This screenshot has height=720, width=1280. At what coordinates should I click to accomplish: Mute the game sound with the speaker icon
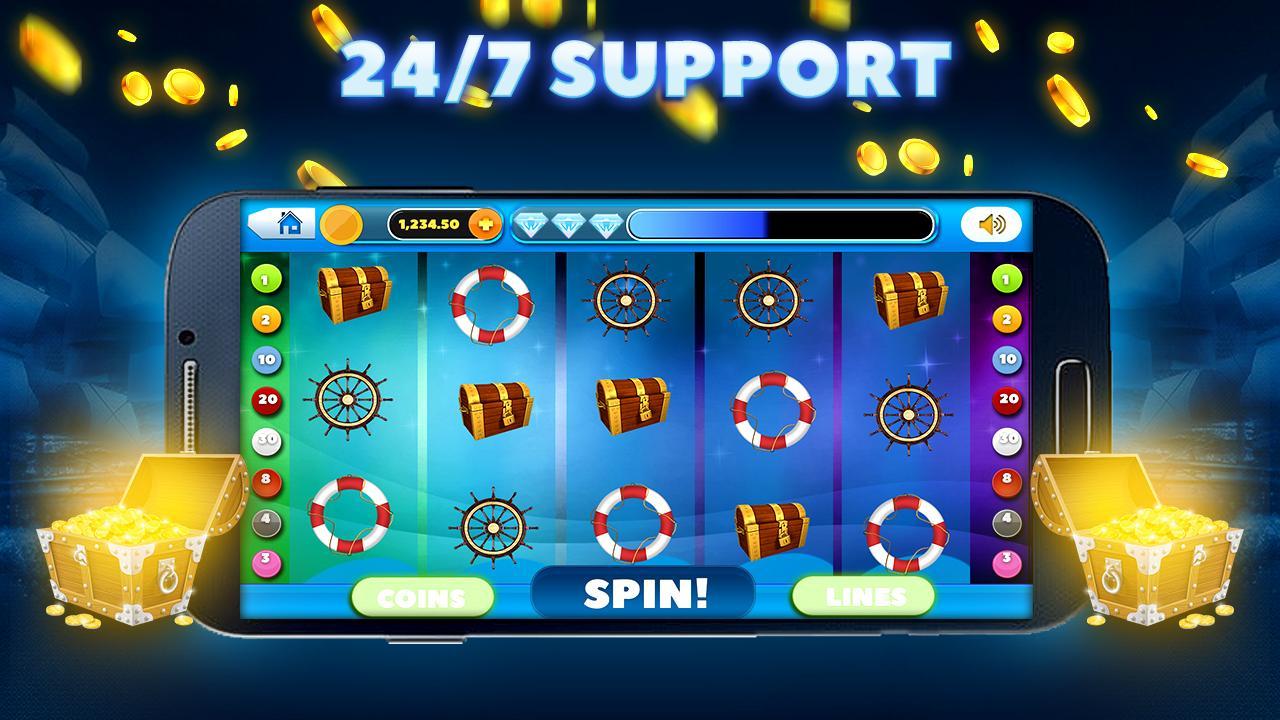(x=991, y=224)
